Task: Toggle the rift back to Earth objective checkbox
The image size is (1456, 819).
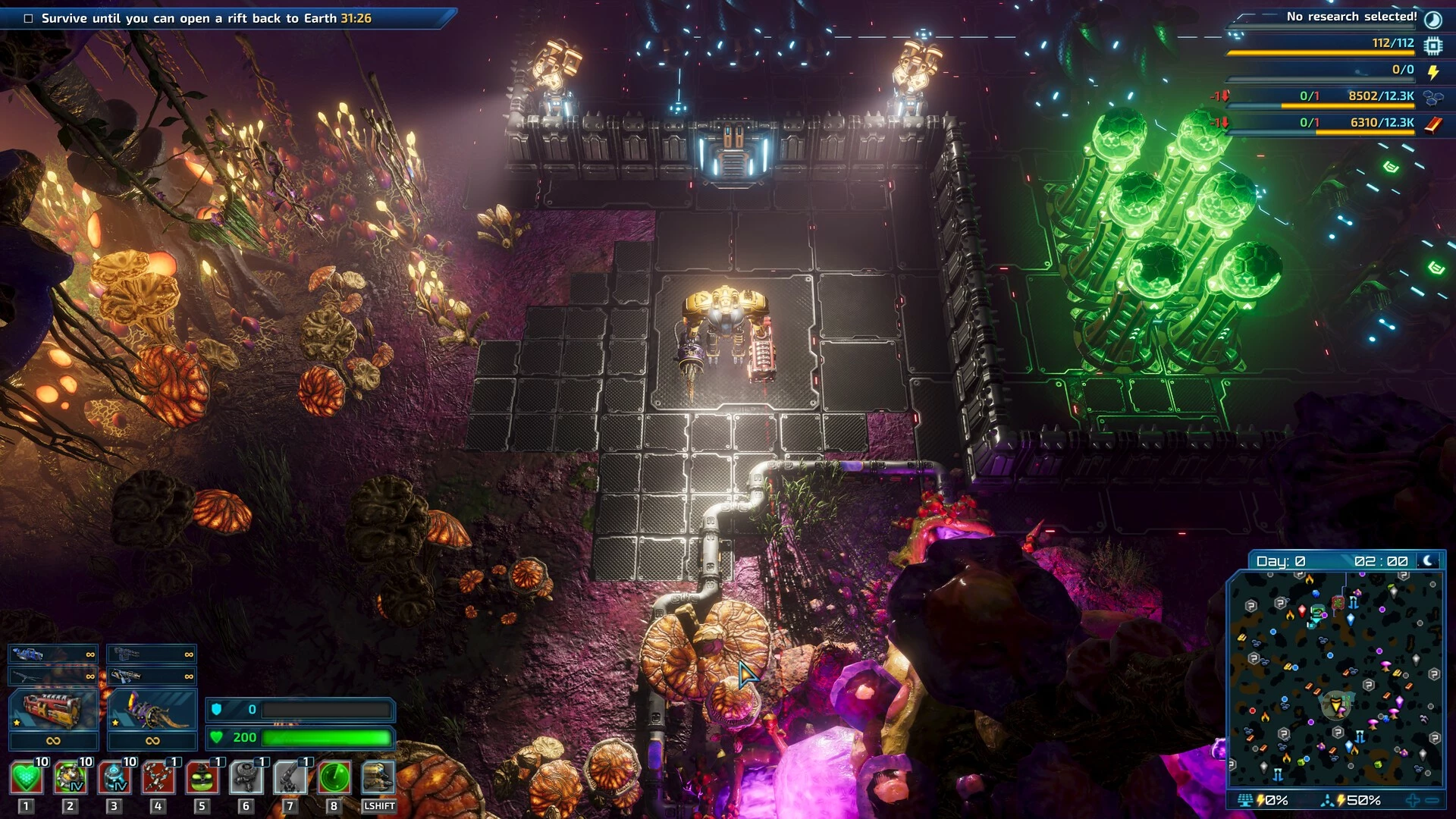Action: [29, 18]
